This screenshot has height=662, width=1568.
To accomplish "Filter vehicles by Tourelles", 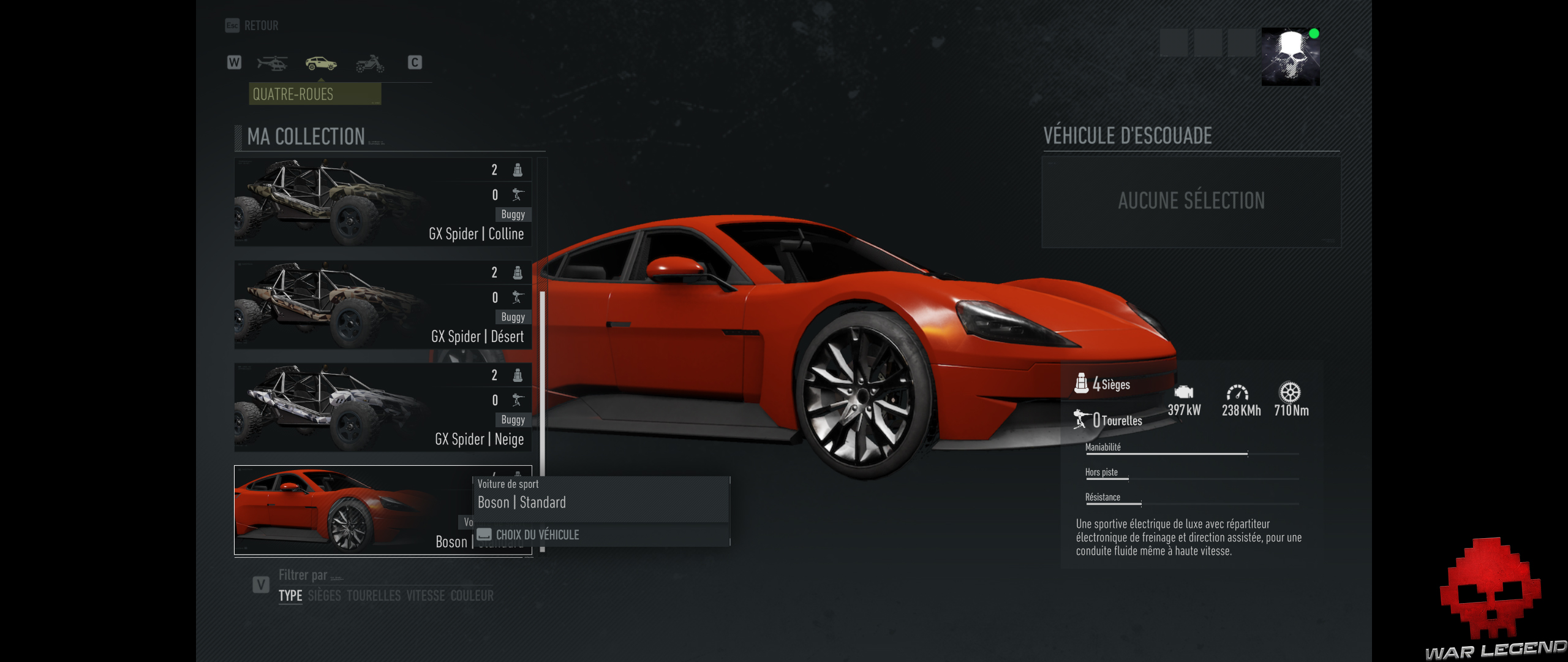I will pyautogui.click(x=374, y=596).
